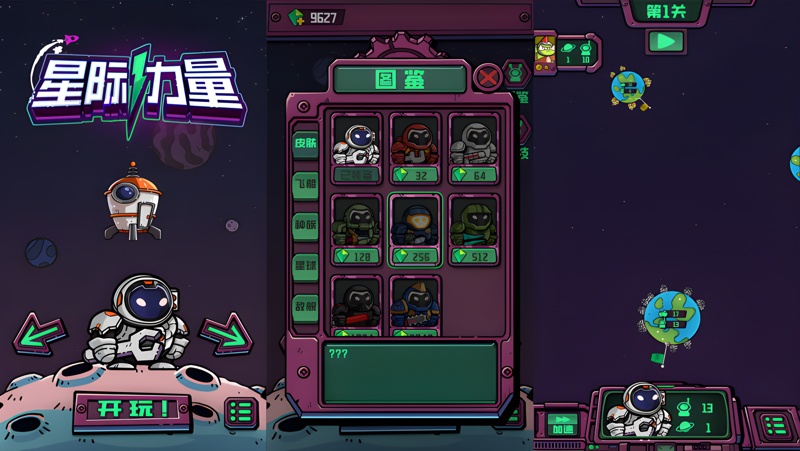Pick the green skin costing 128 gems
The image size is (800, 451).
(357, 229)
